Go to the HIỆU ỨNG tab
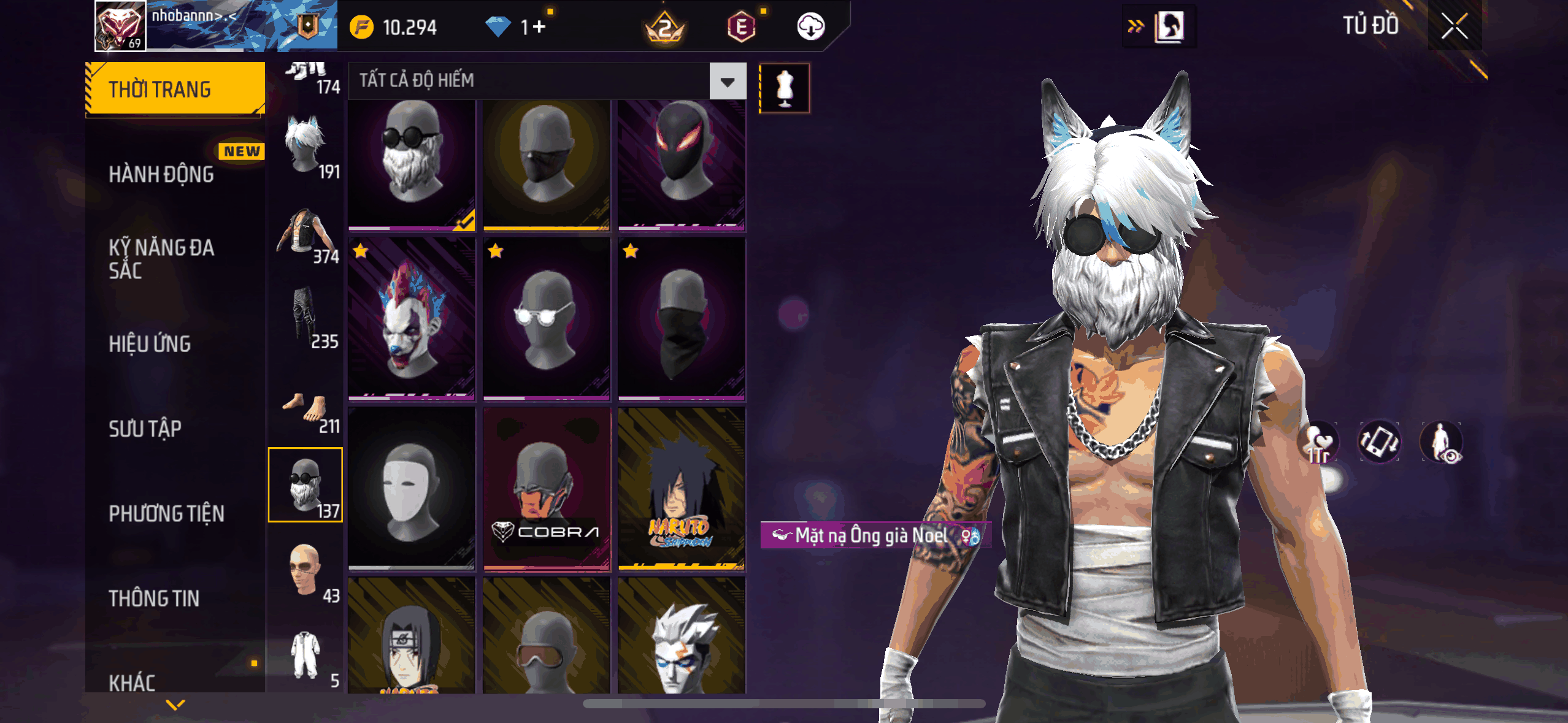This screenshot has height=723, width=1568. tap(150, 343)
